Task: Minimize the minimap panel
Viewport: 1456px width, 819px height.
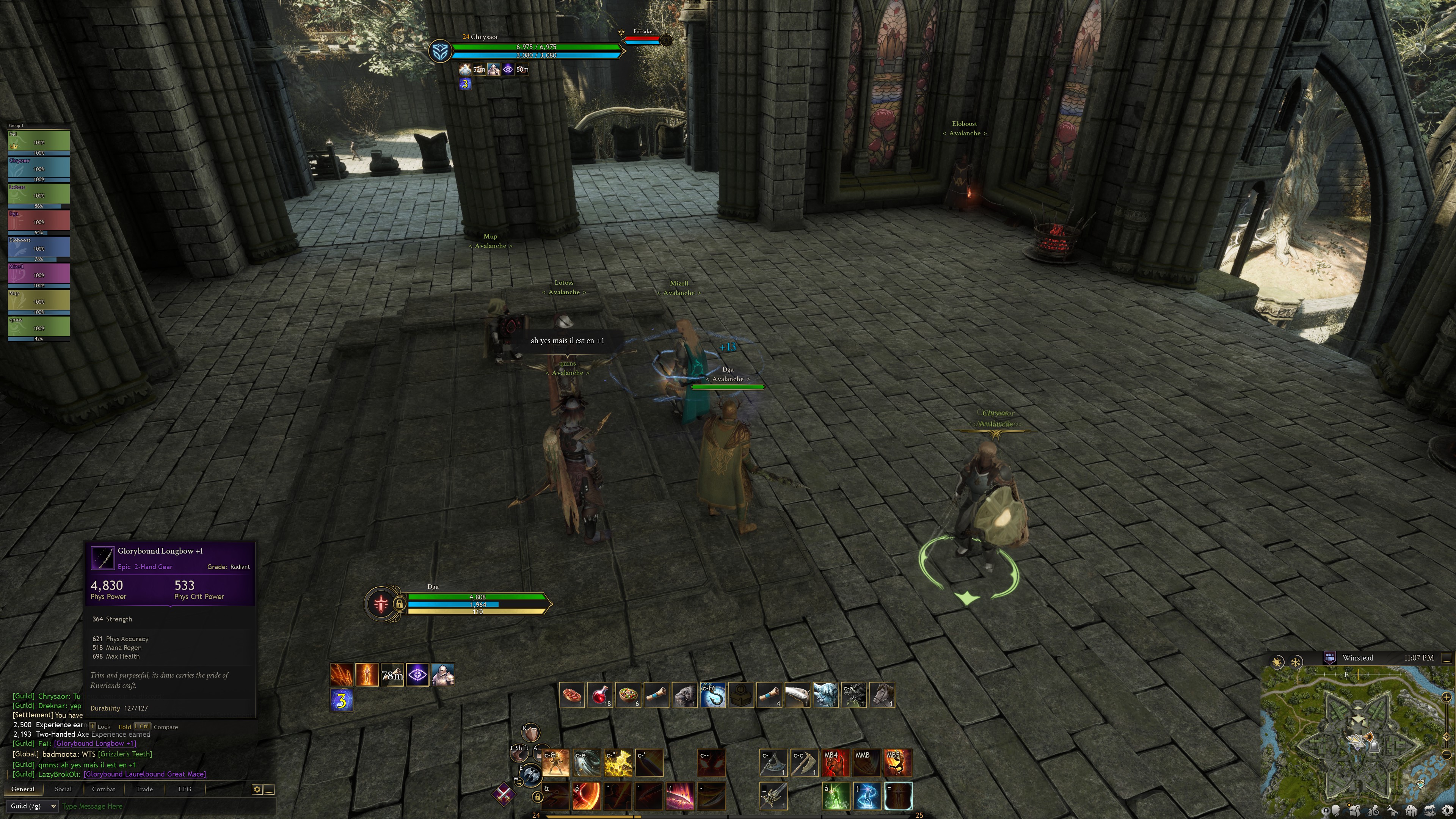Action: coord(1447,658)
